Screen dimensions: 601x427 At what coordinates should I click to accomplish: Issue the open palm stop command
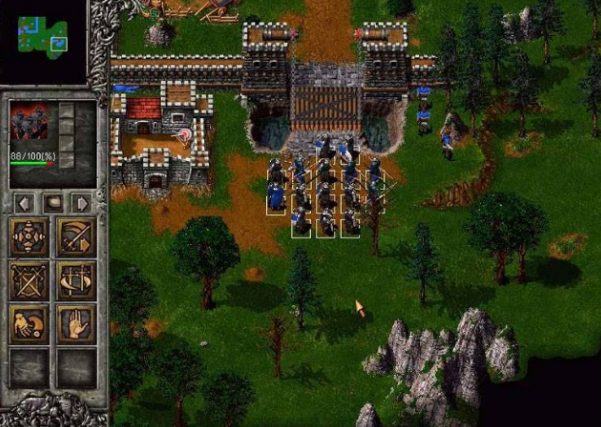click(x=77, y=323)
